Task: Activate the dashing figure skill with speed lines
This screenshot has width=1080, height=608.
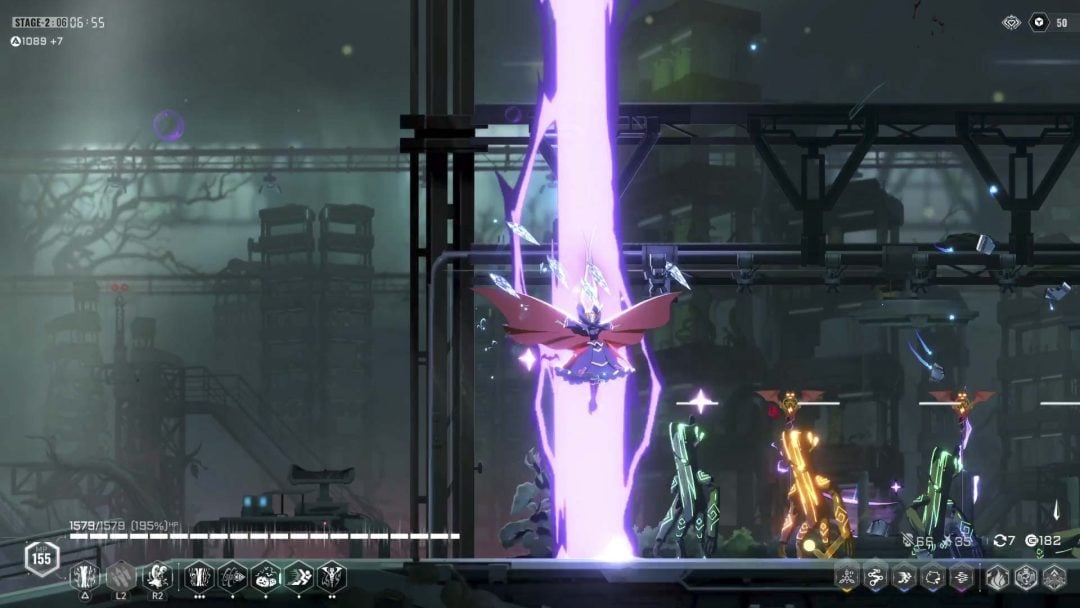Action: pyautogui.click(x=299, y=576)
